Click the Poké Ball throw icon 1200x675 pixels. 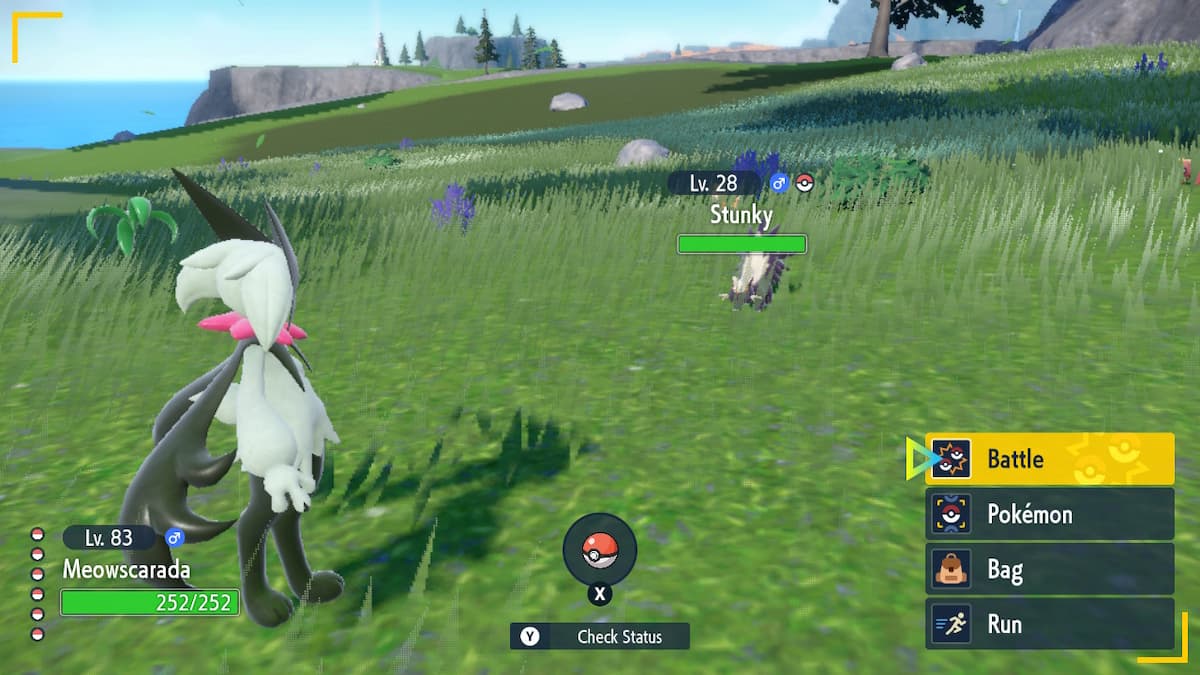[599, 549]
